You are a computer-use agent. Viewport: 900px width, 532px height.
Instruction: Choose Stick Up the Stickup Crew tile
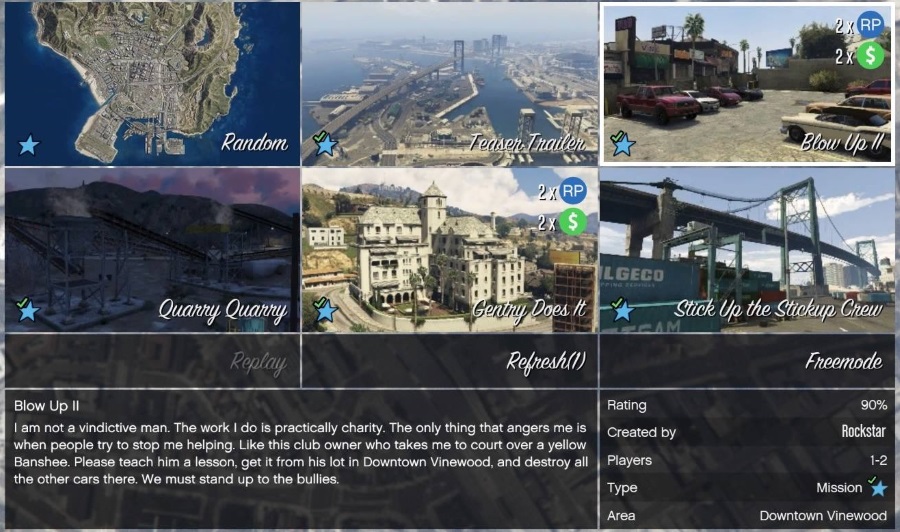tap(747, 249)
